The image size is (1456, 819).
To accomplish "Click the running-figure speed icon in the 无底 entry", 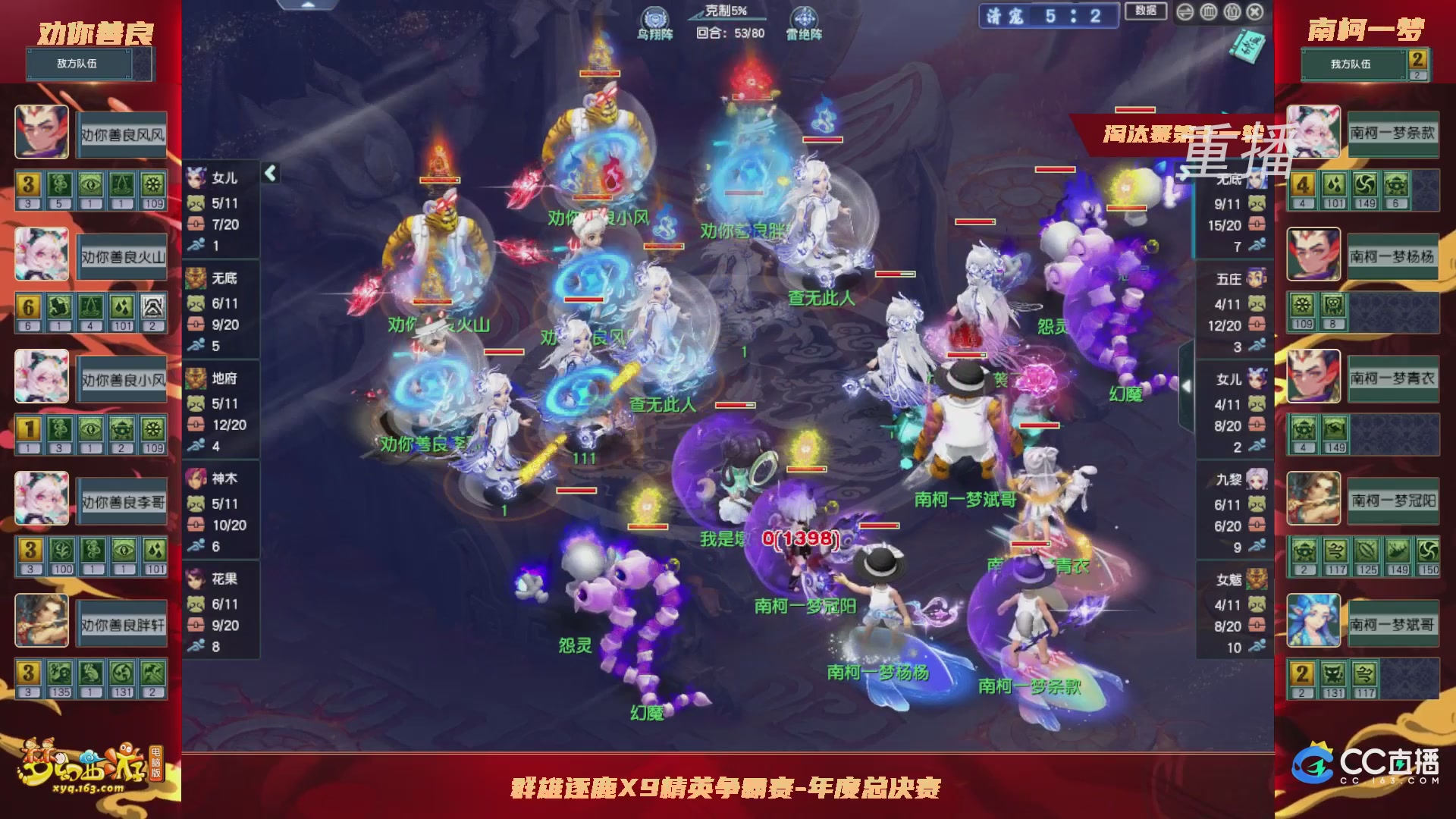I will click(196, 347).
